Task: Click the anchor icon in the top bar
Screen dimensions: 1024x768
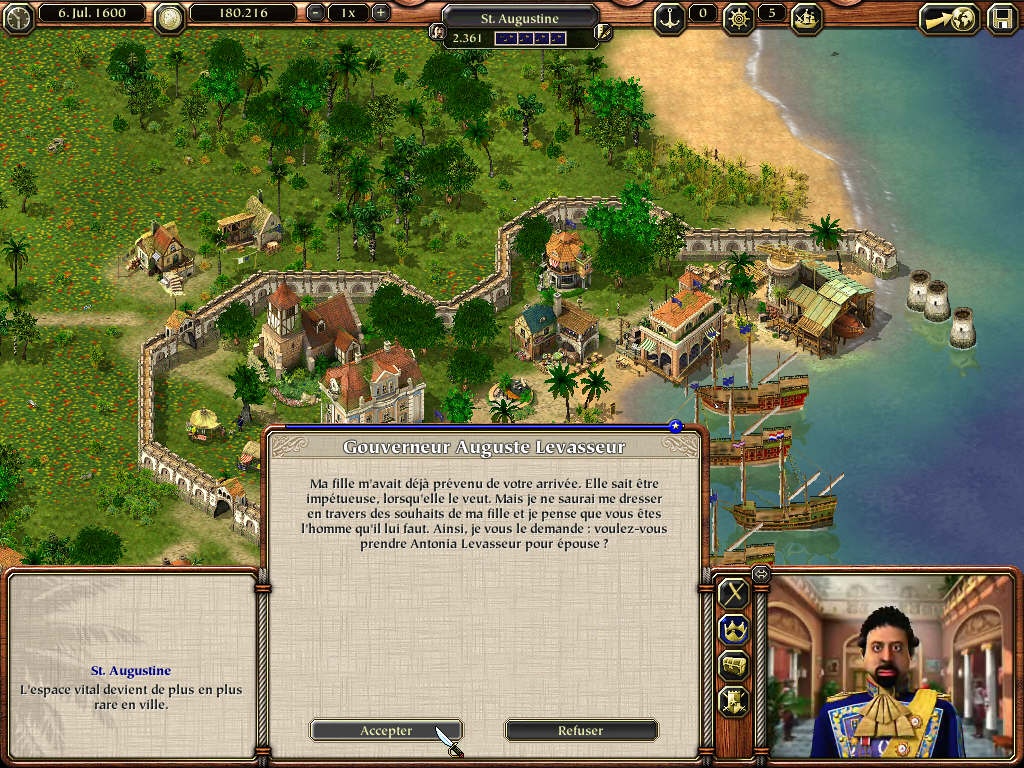Action: click(669, 15)
